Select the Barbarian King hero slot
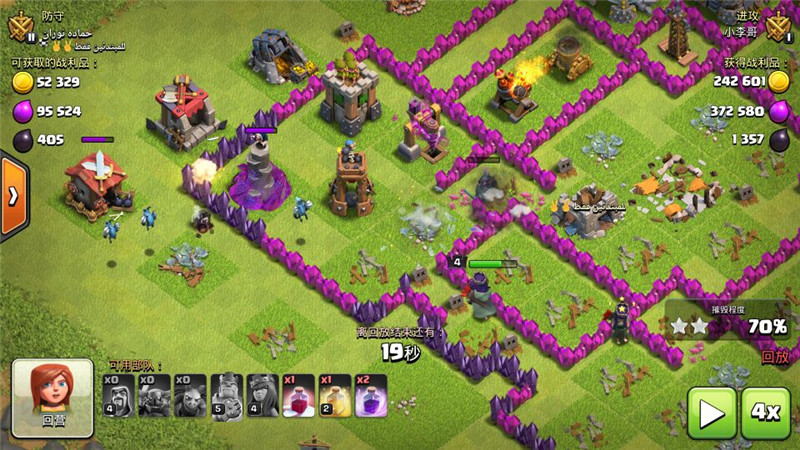The image size is (800, 450). [226, 396]
